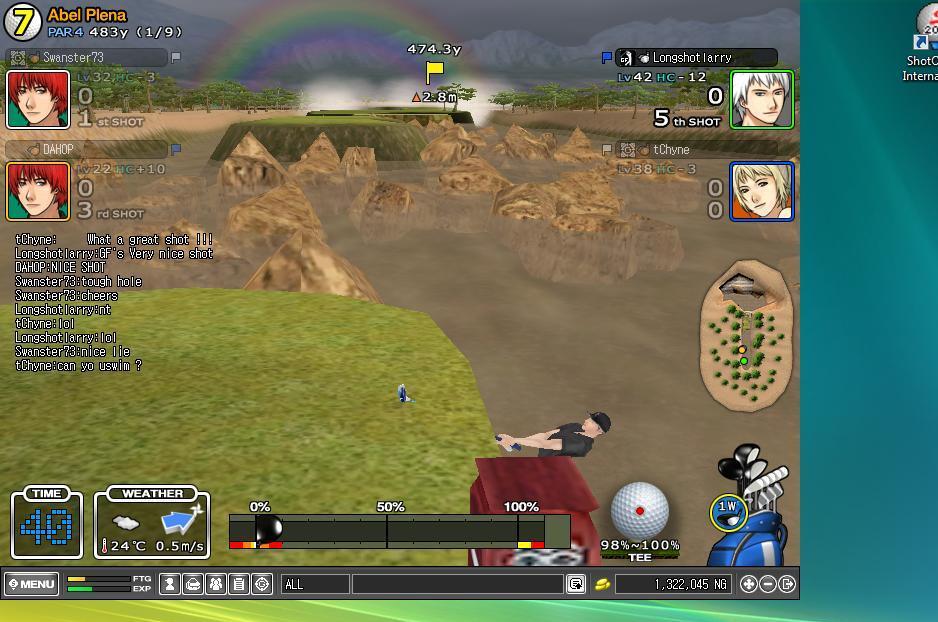Click the single-person profile icon in toolbar
This screenshot has width=938, height=622.
pos(170,584)
